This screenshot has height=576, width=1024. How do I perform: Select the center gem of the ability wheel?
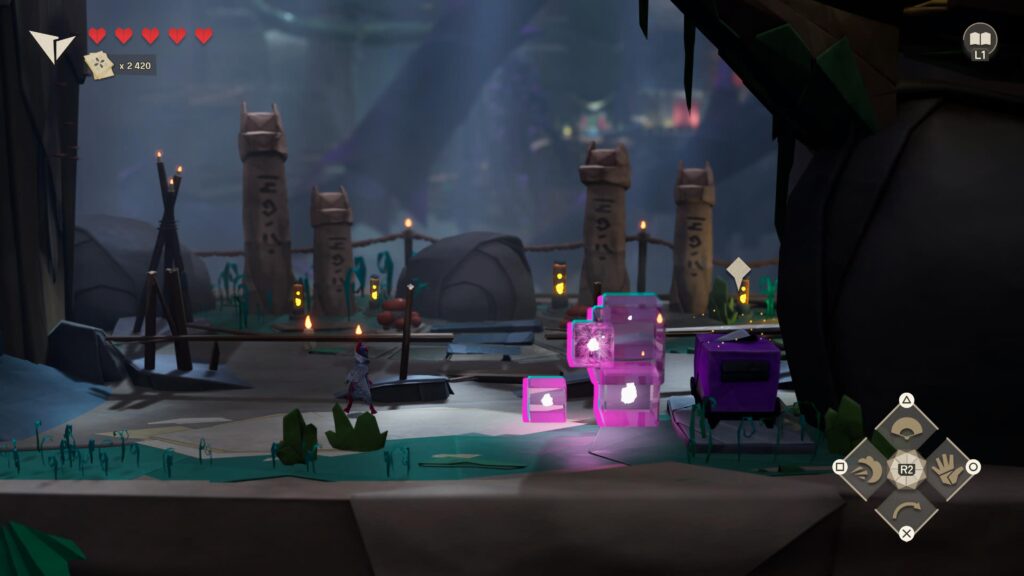[906, 468]
